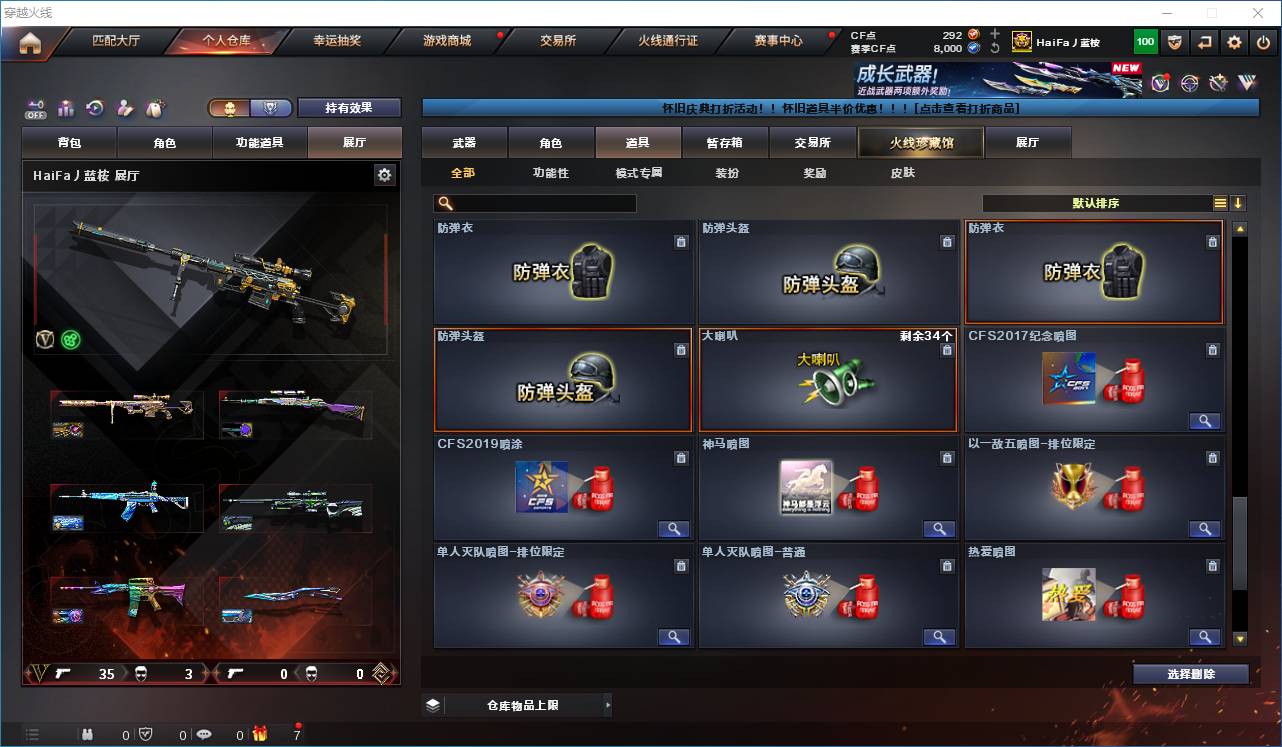Image resolution: width=1282 pixels, height=747 pixels.
Task: Open the settings gear in the showroom panel
Action: [x=385, y=173]
